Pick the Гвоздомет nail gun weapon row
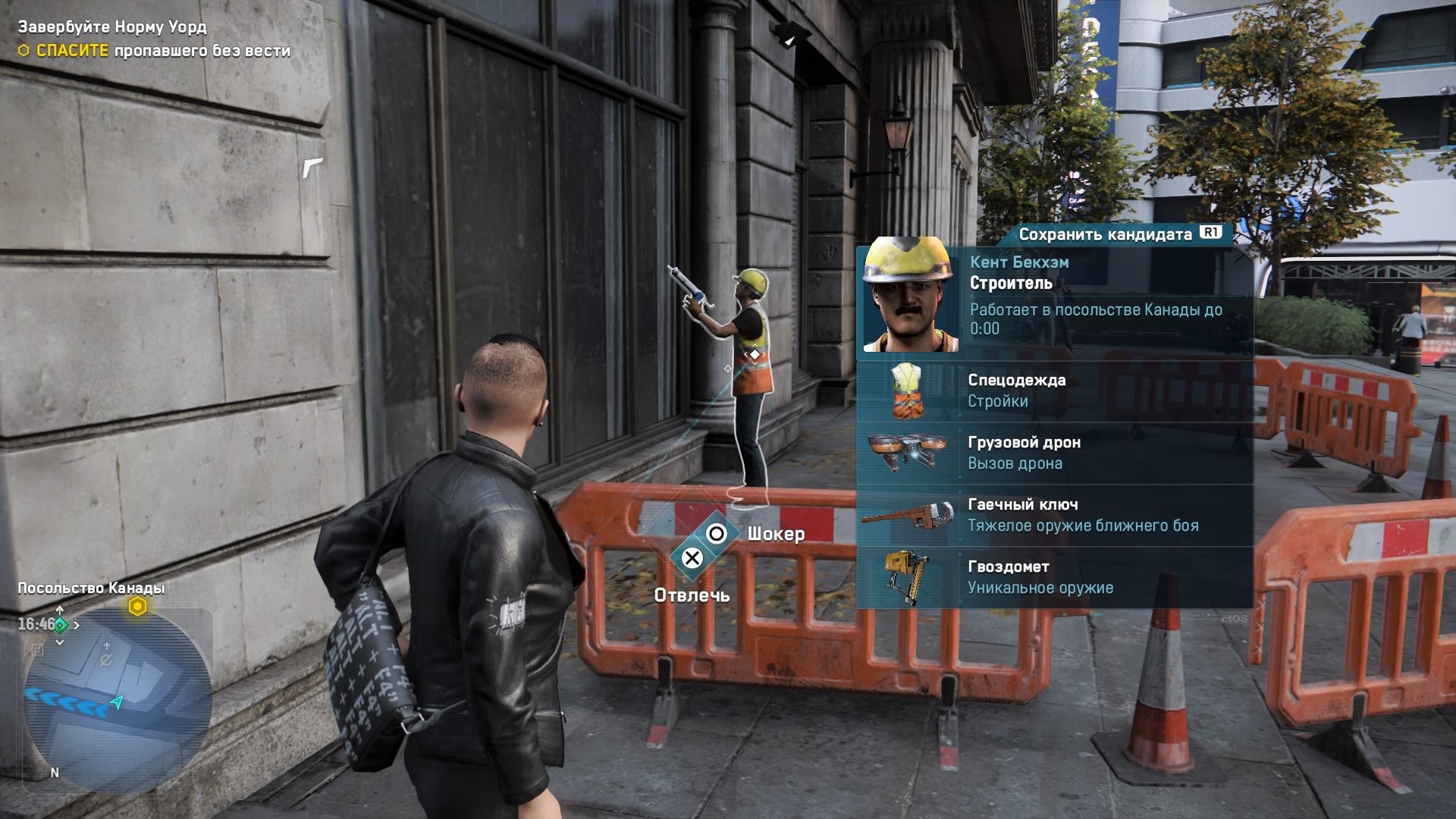 pyautogui.click(x=1054, y=578)
